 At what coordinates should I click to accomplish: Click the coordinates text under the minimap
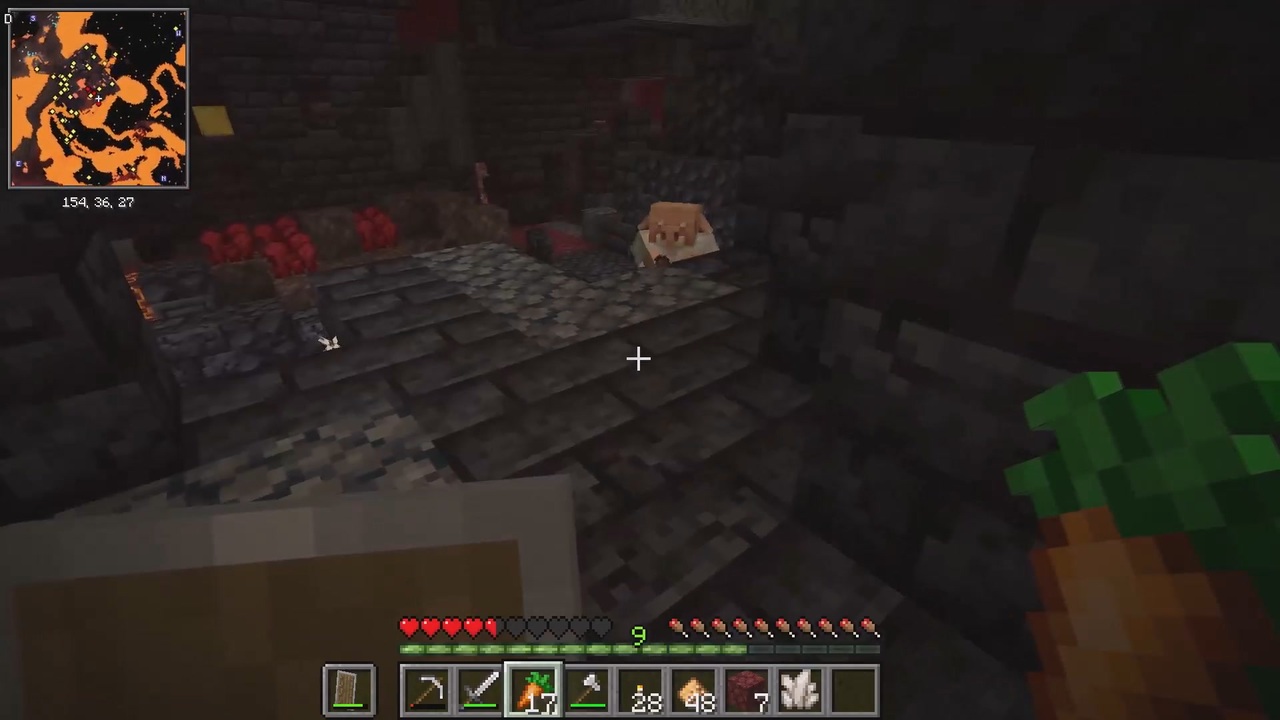point(98,202)
